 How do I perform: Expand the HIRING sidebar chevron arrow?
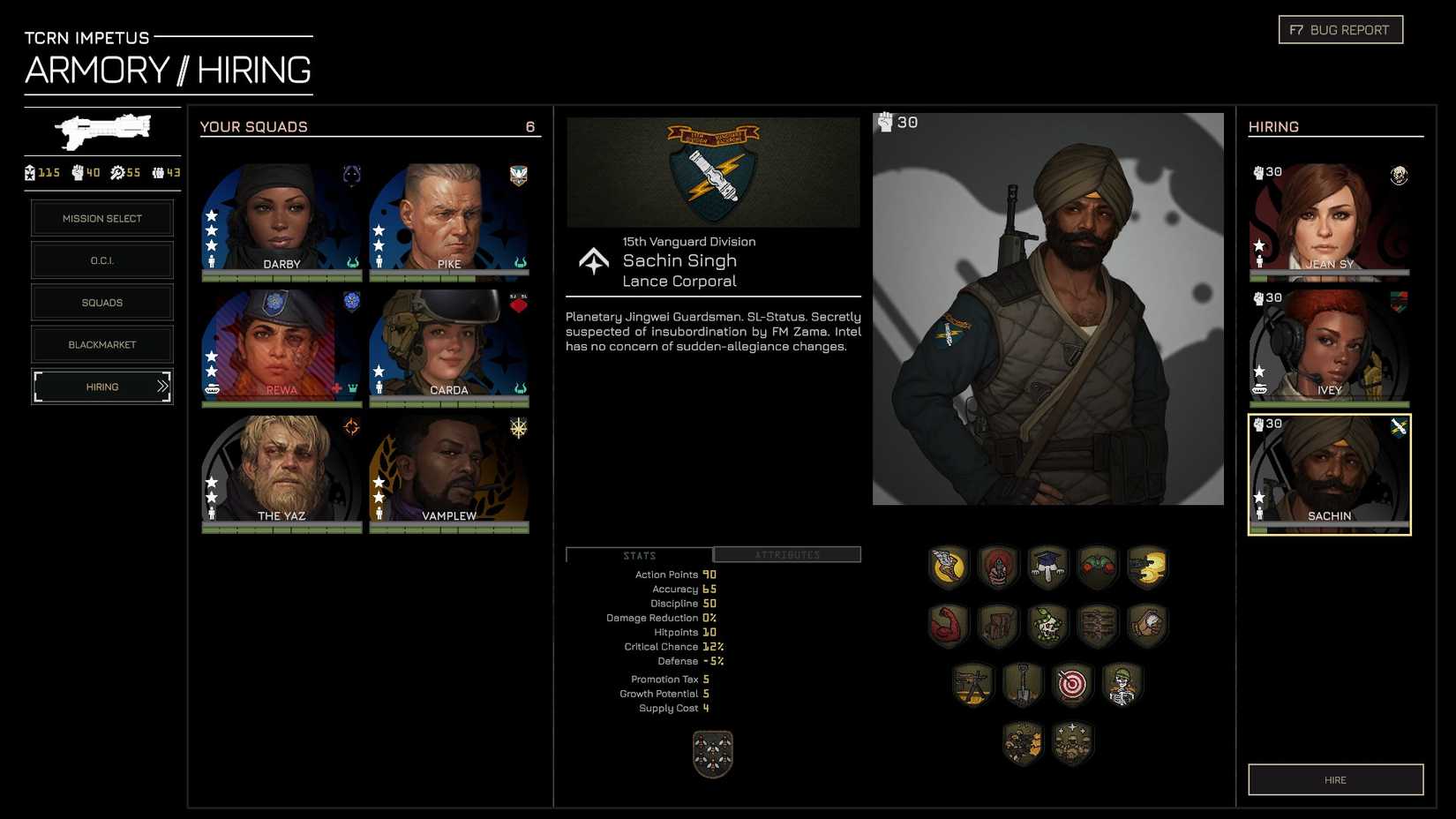(161, 387)
